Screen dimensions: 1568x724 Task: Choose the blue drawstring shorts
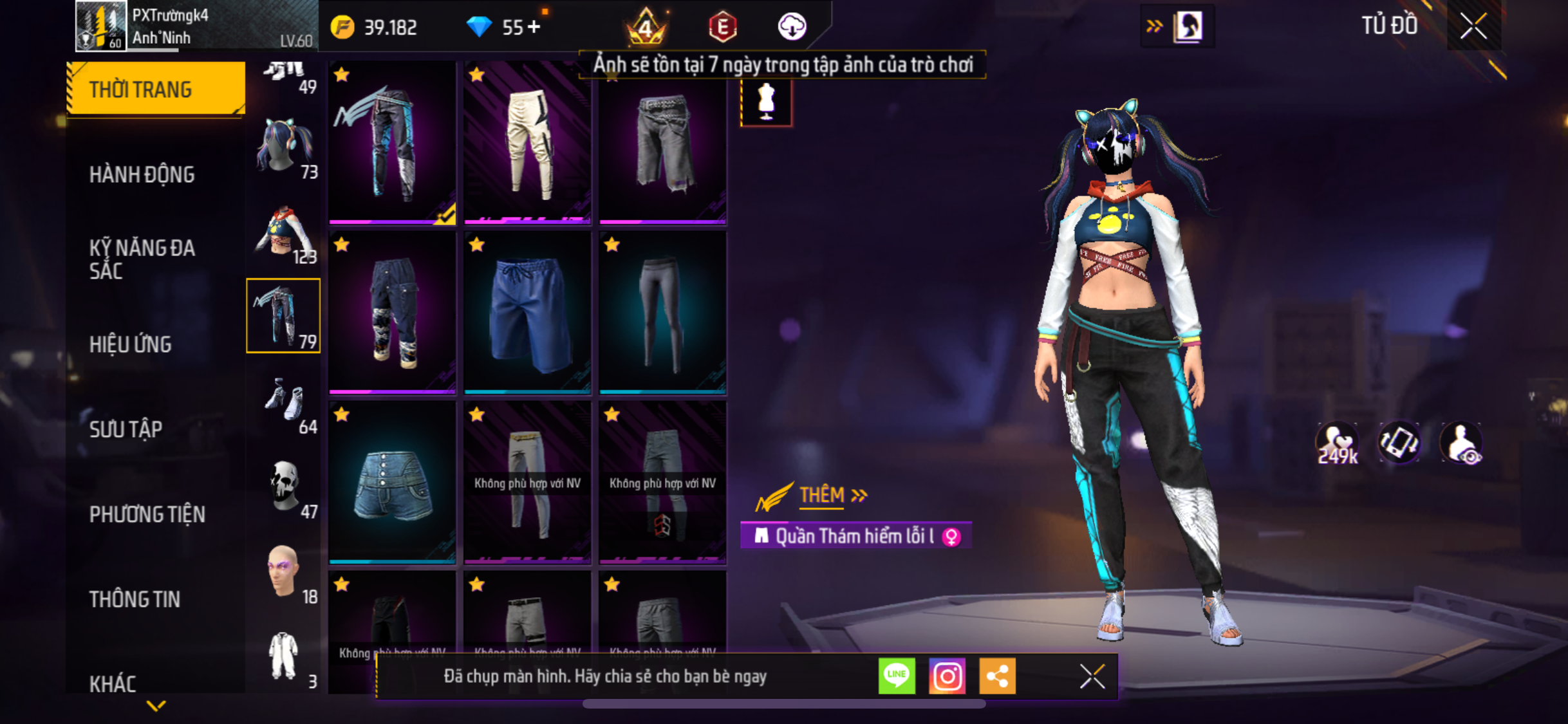click(527, 313)
